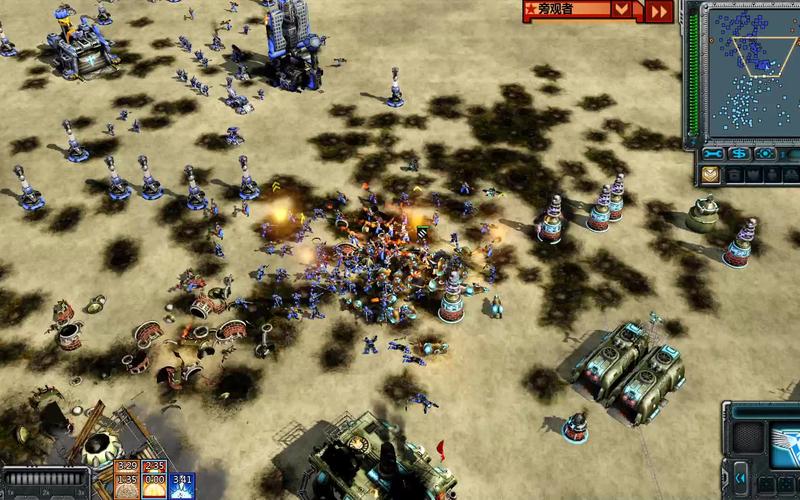The height and width of the screenshot is (500, 800).
Task: Click on the minimap
Action: pyautogui.click(x=751, y=73)
